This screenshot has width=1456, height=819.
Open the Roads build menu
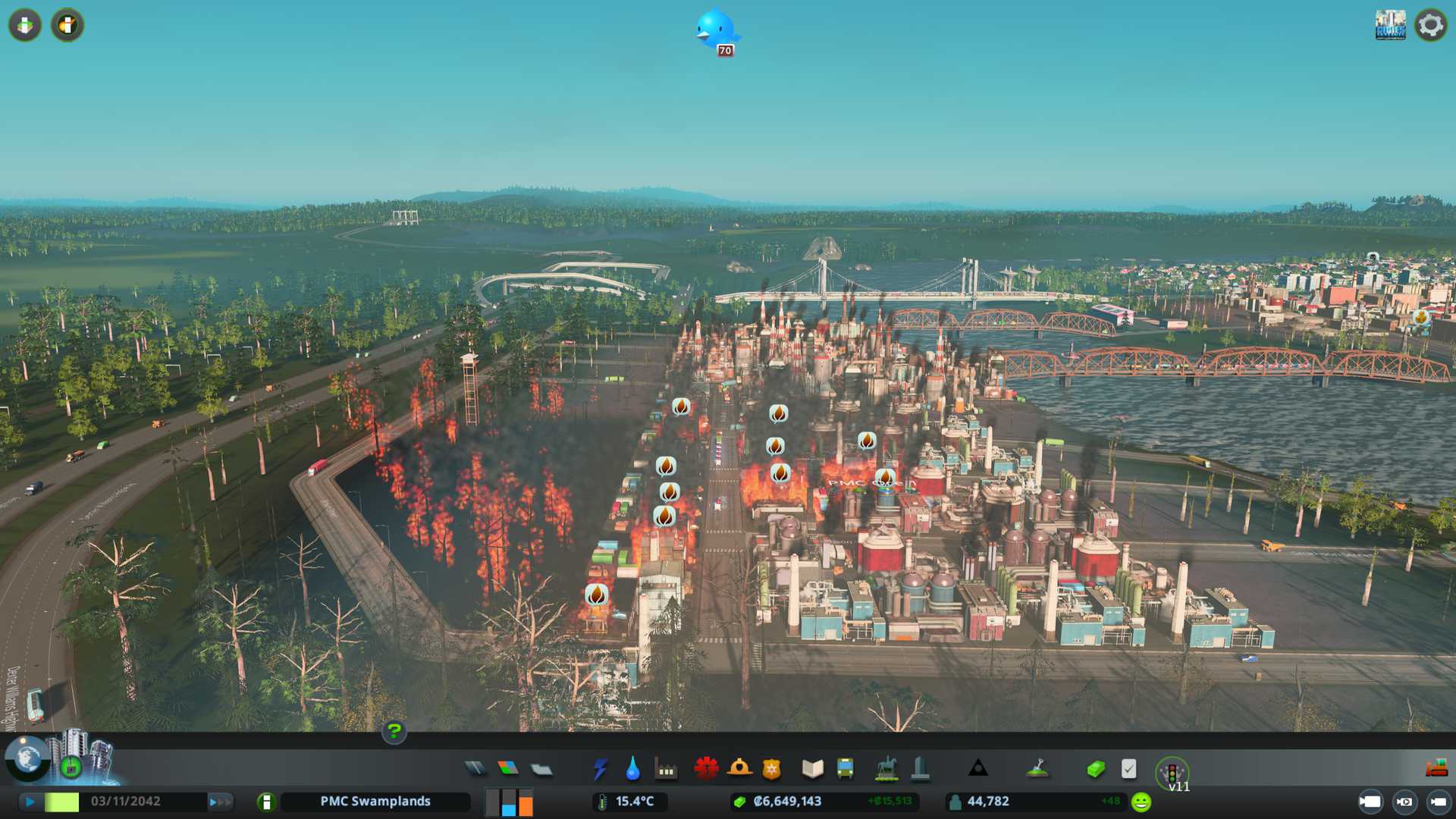[475, 769]
